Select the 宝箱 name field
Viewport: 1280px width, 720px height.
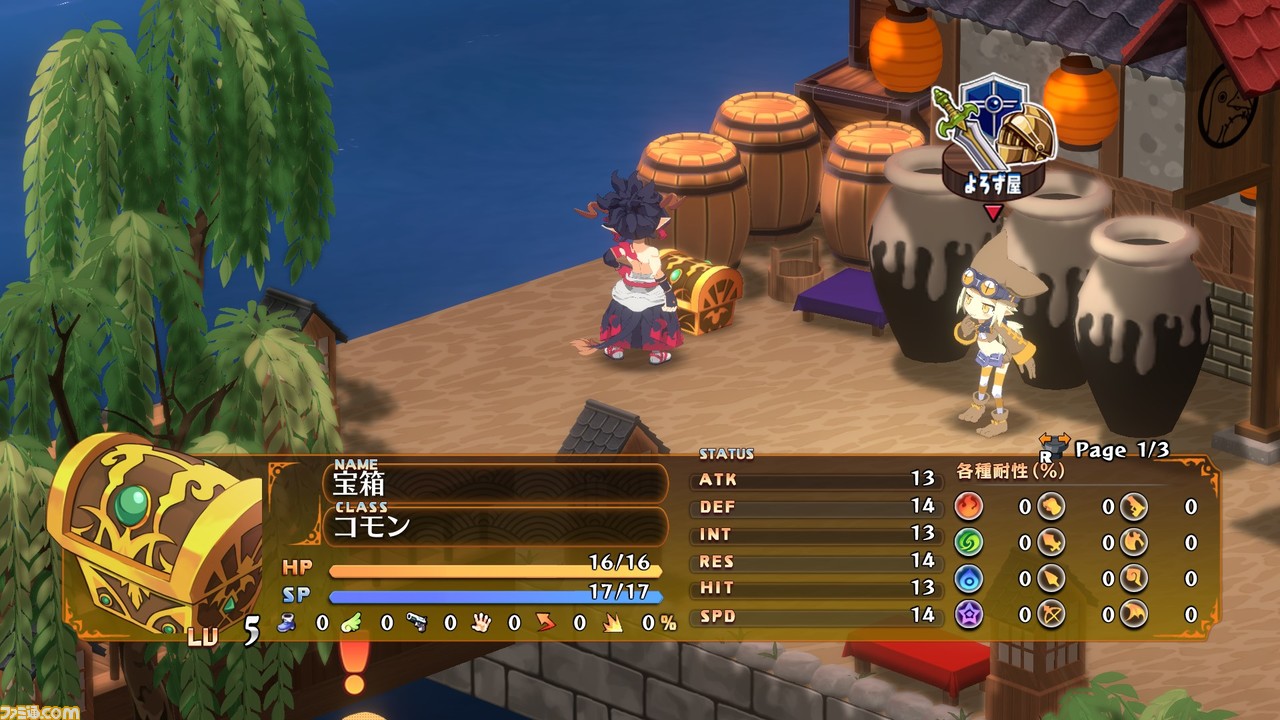coord(496,483)
